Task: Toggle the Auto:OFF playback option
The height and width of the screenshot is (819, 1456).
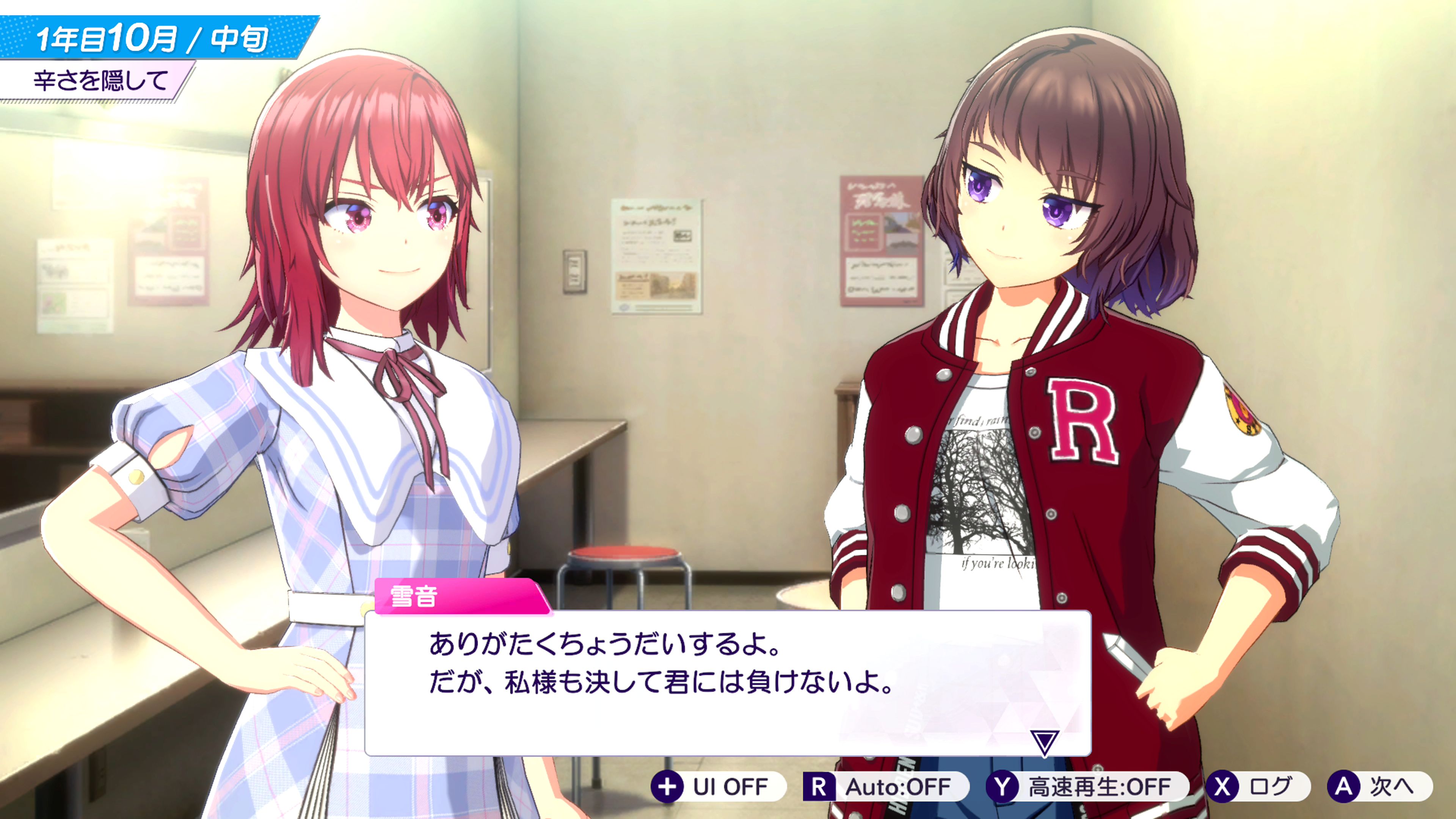Action: 885,786
